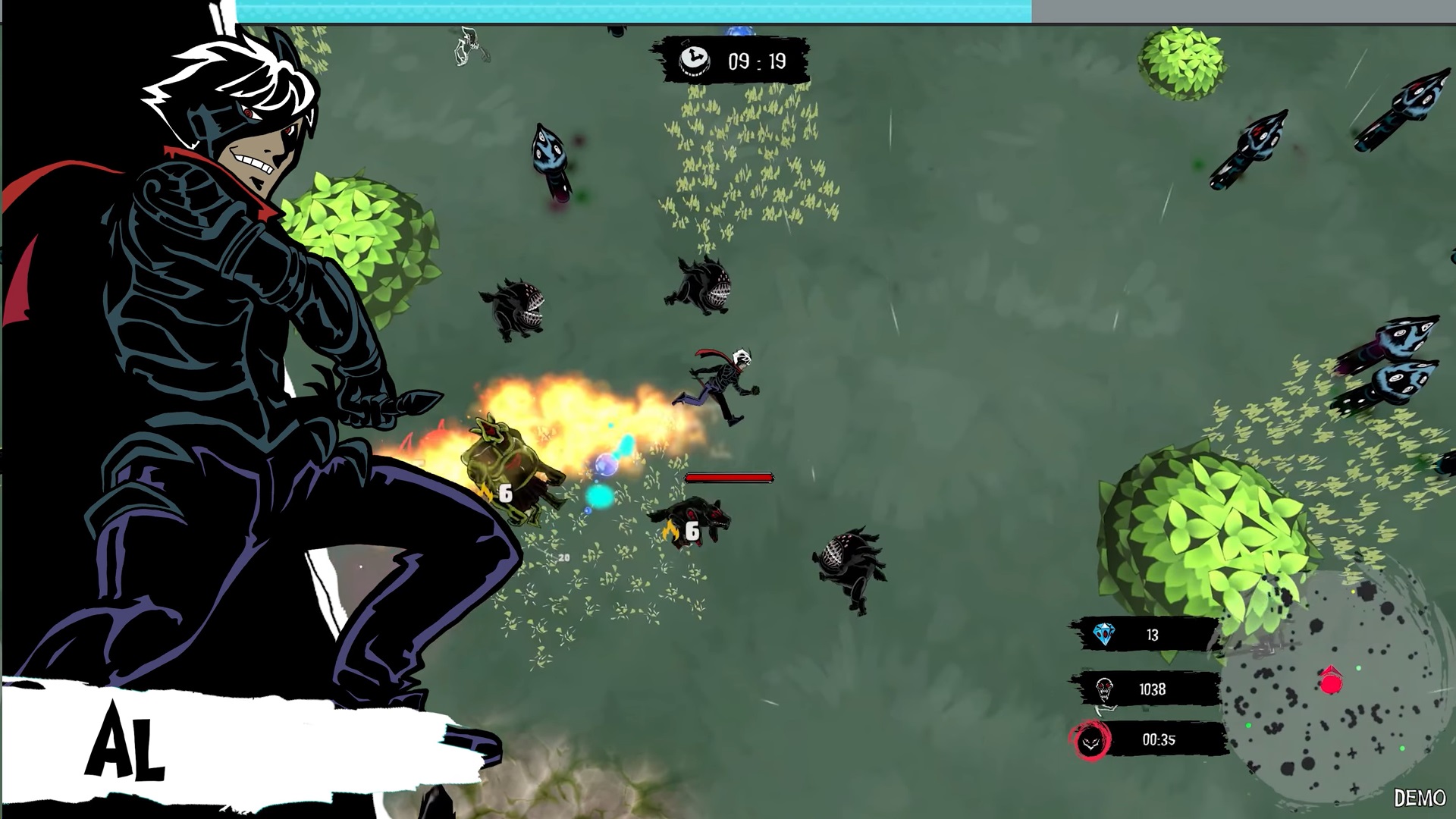The width and height of the screenshot is (1456, 819).
Task: Select the red player marker on the minimap
Action: [1331, 682]
